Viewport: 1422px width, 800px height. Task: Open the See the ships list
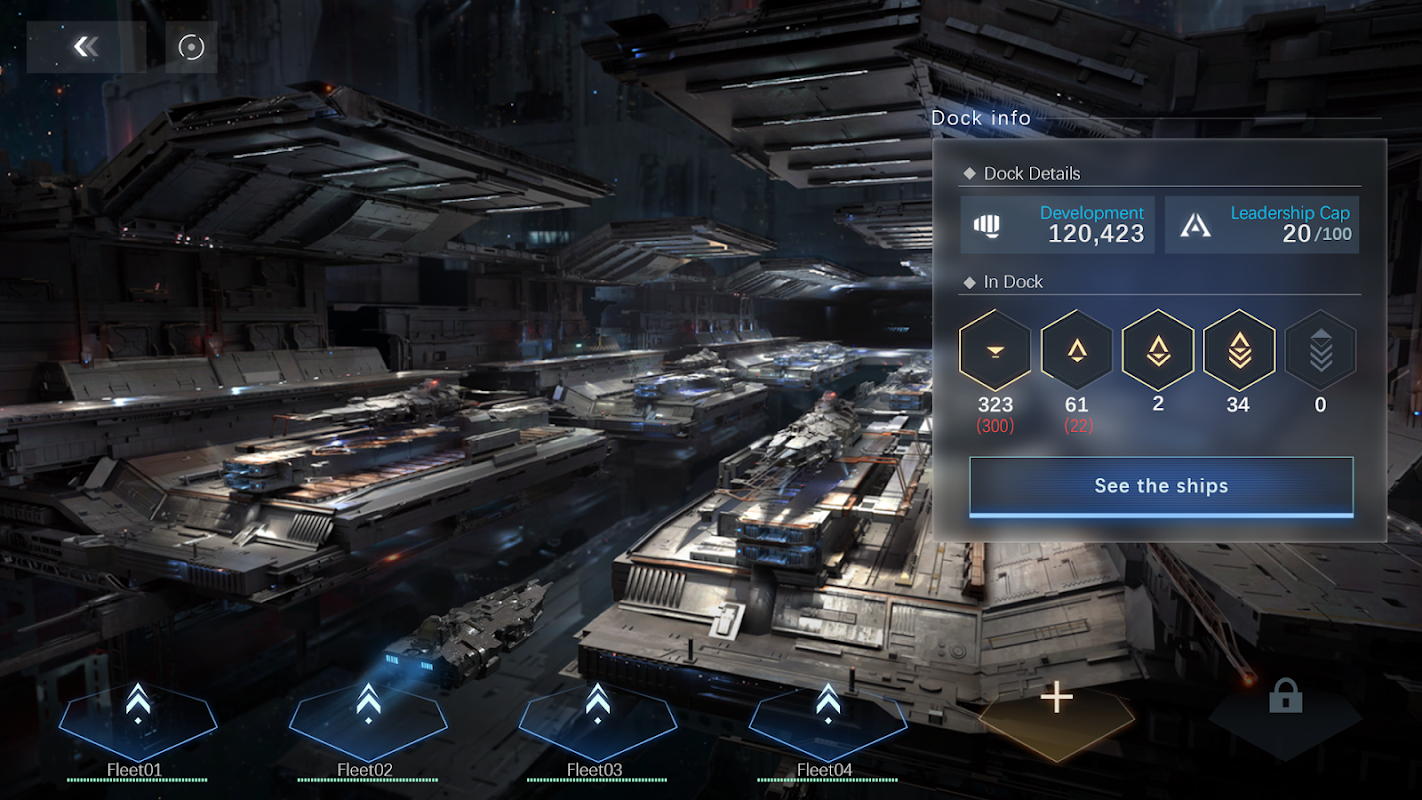pos(1161,486)
